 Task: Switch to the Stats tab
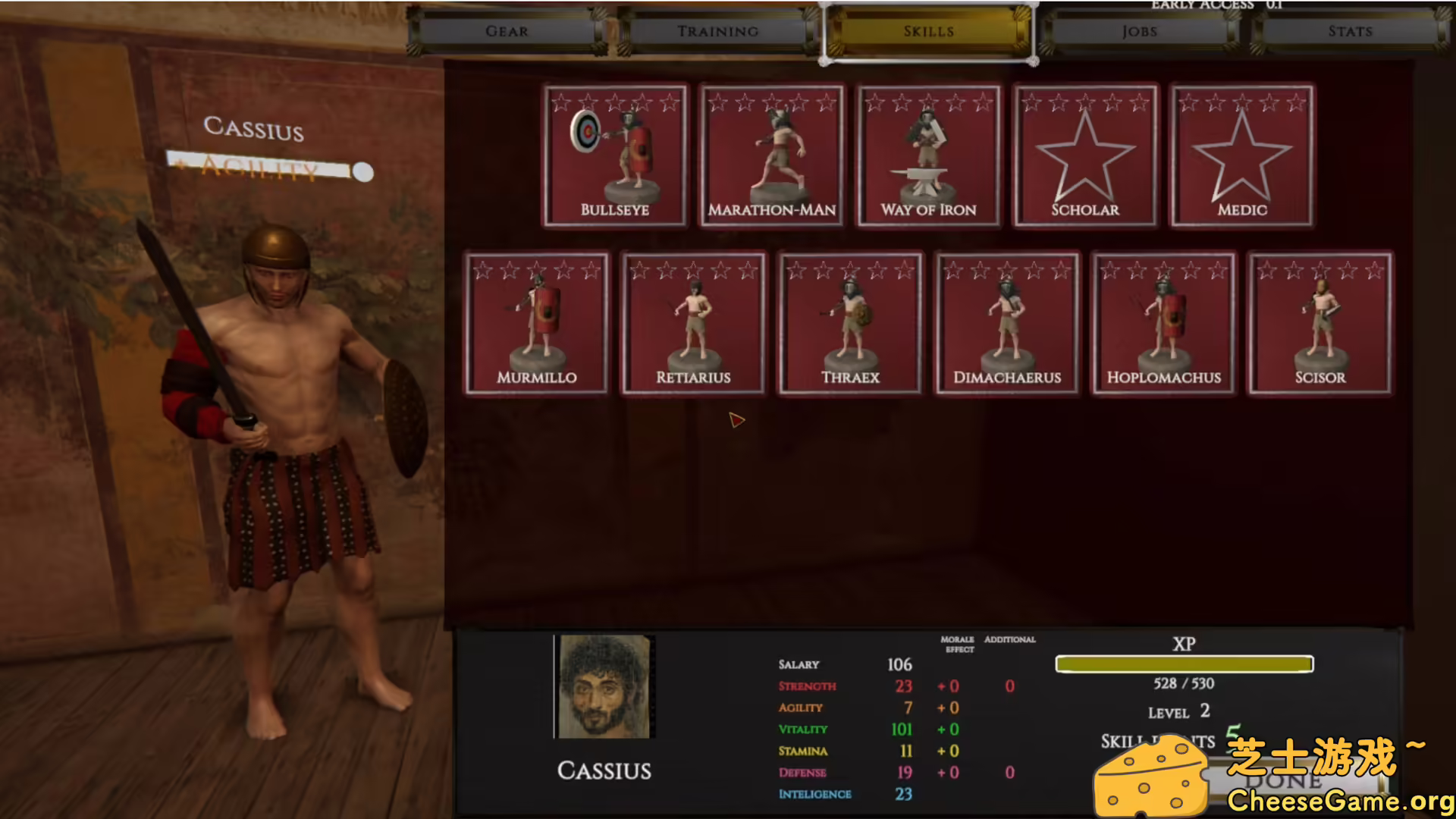(1350, 31)
